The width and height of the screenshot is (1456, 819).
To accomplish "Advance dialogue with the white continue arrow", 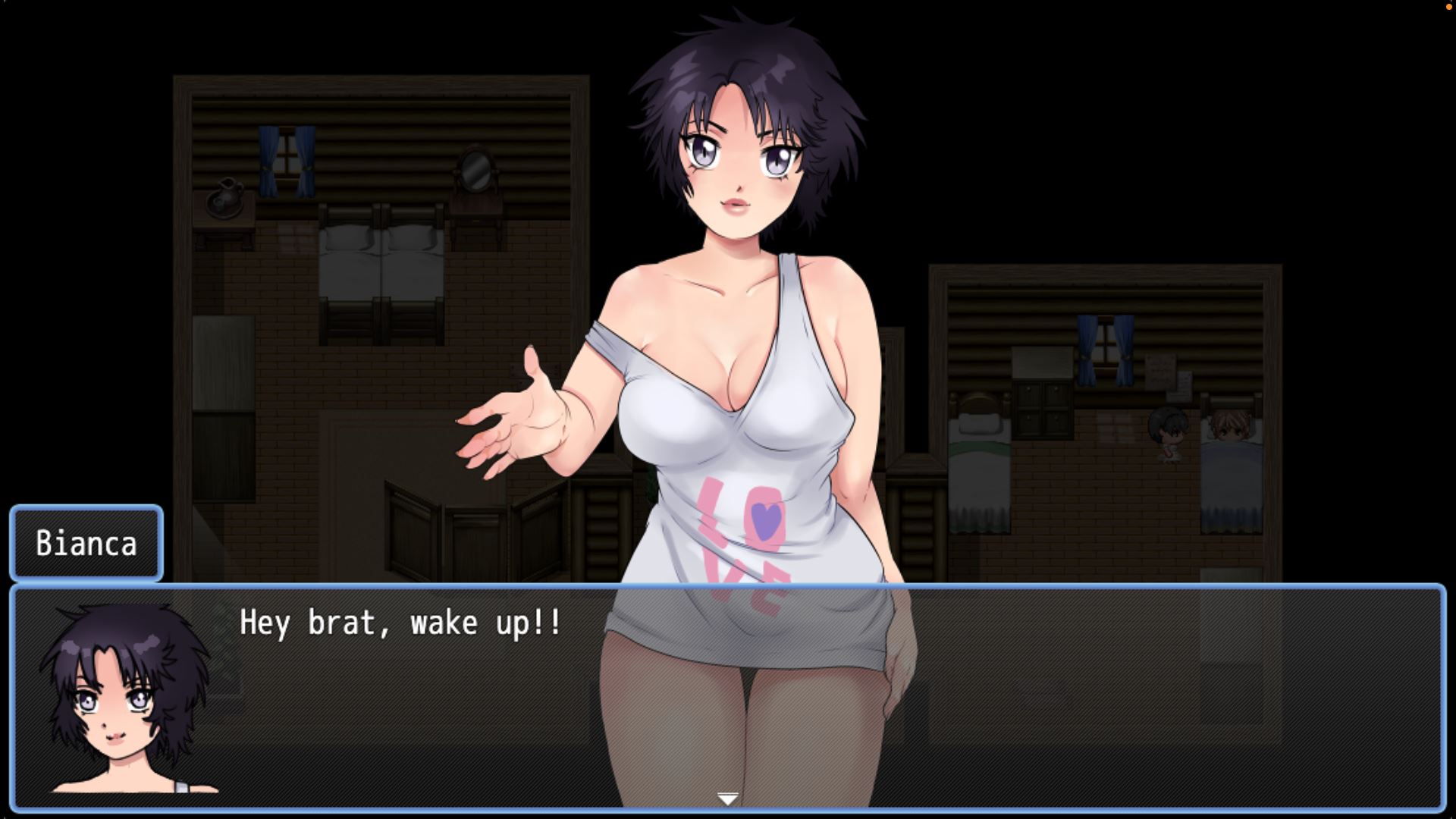I will [x=727, y=799].
